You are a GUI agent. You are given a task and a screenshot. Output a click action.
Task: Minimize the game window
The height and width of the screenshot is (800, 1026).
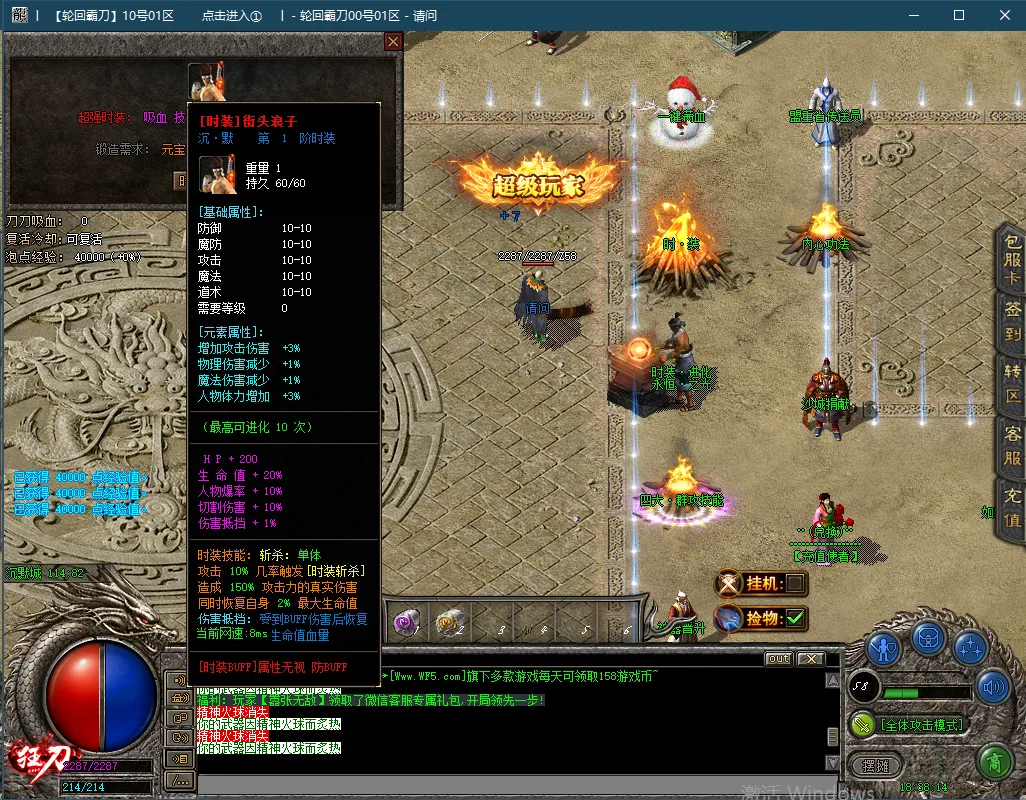913,15
